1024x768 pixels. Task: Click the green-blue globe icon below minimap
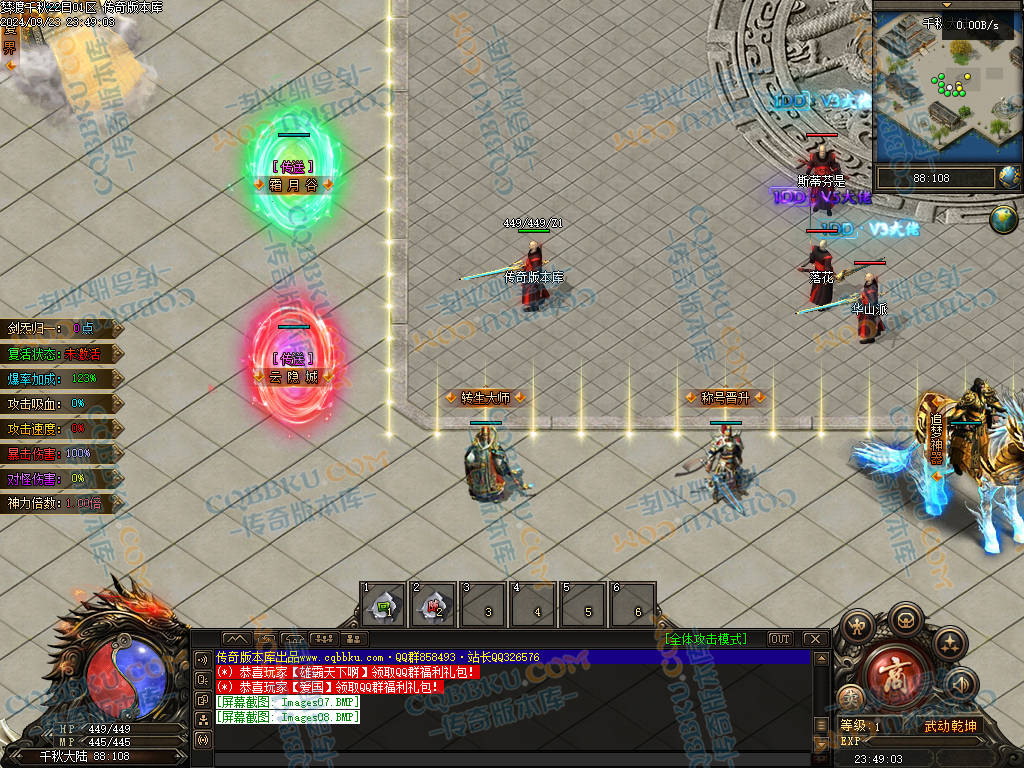click(x=1003, y=219)
